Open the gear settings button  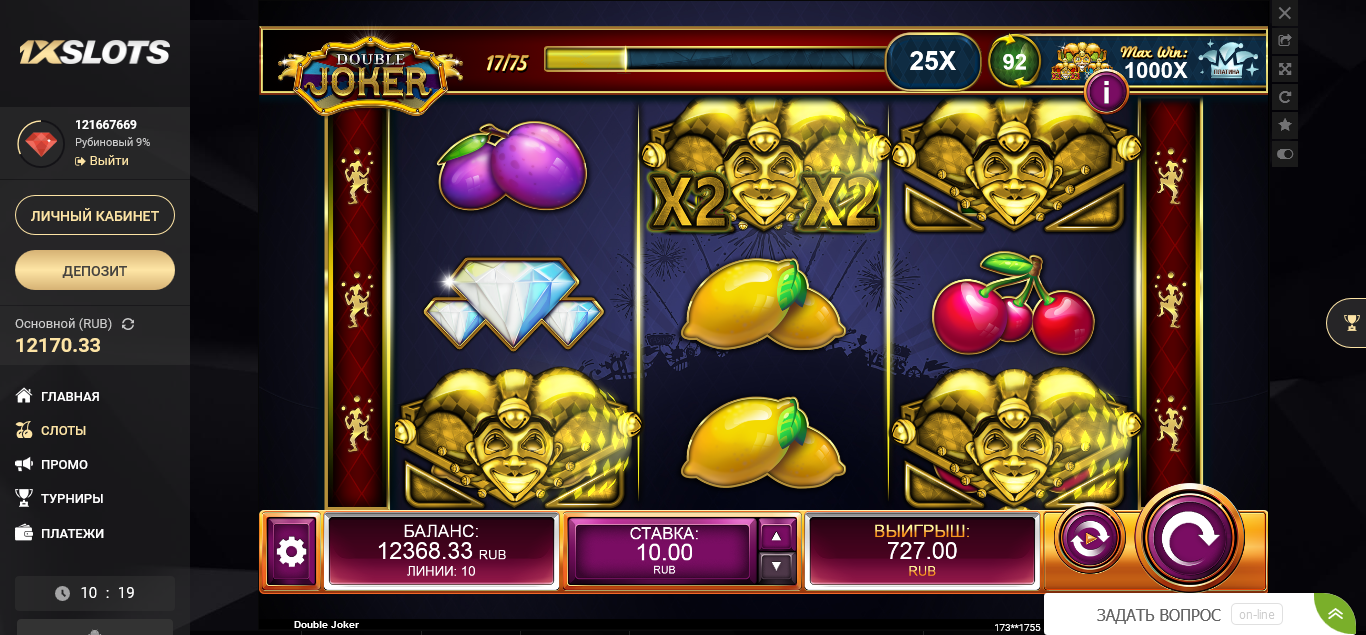291,550
